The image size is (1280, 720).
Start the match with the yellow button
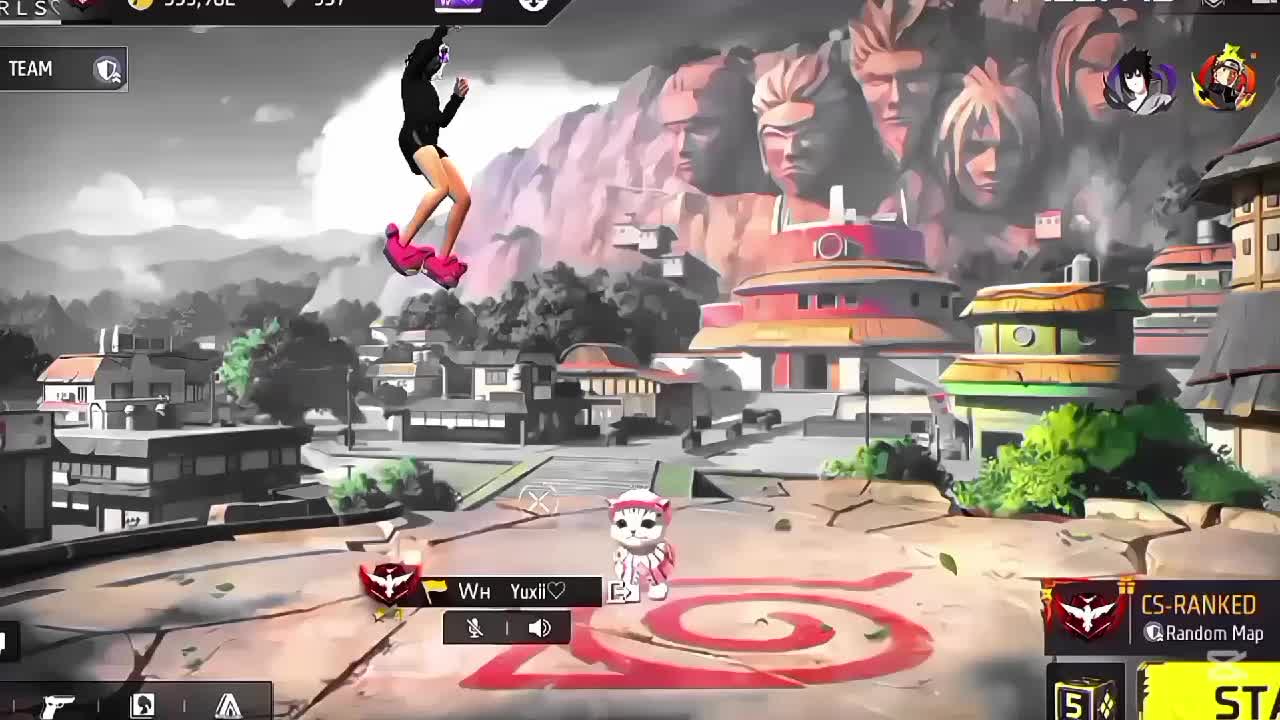click(1217, 696)
